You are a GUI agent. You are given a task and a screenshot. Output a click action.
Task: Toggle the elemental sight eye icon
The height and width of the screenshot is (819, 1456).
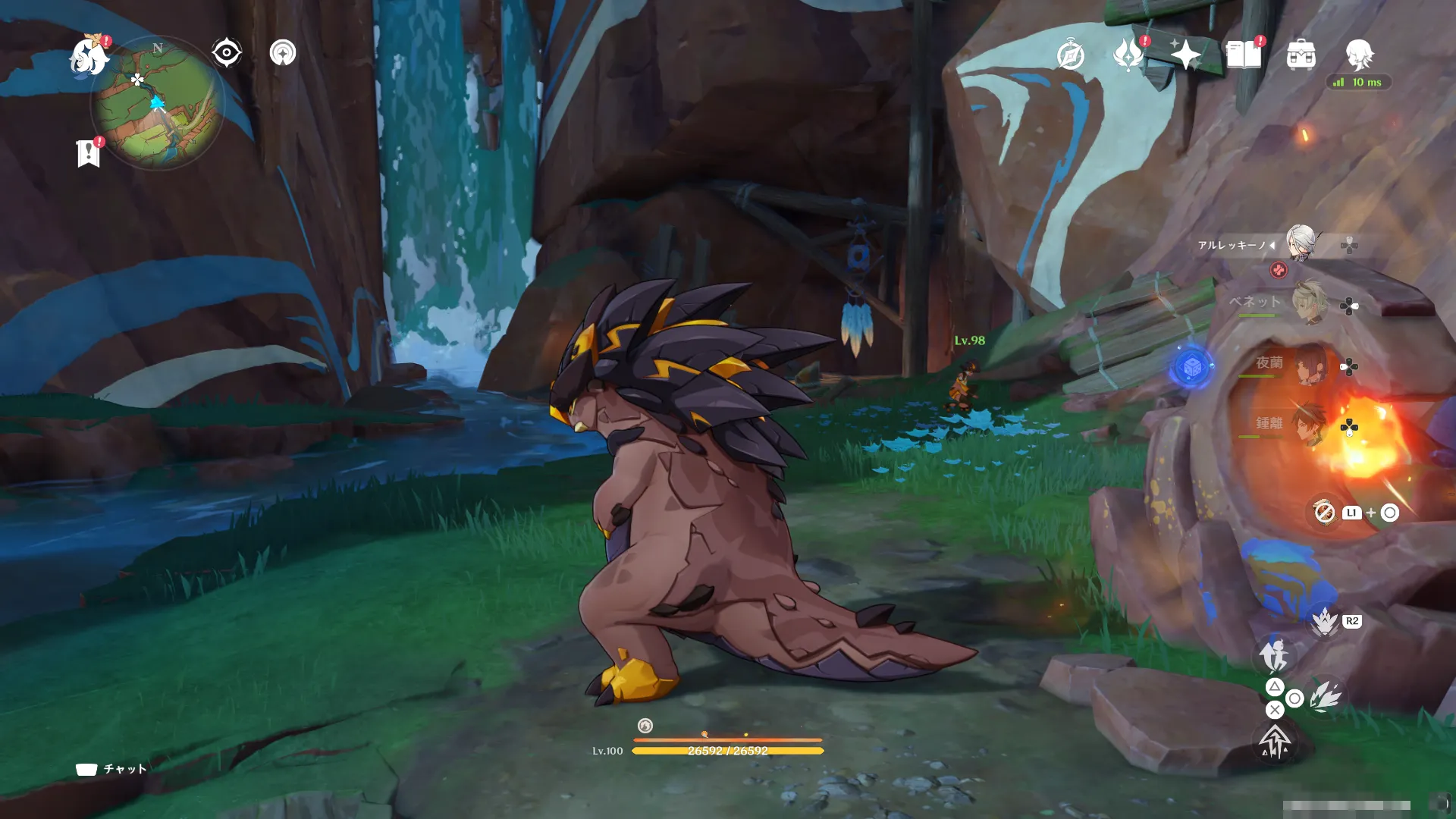(227, 53)
